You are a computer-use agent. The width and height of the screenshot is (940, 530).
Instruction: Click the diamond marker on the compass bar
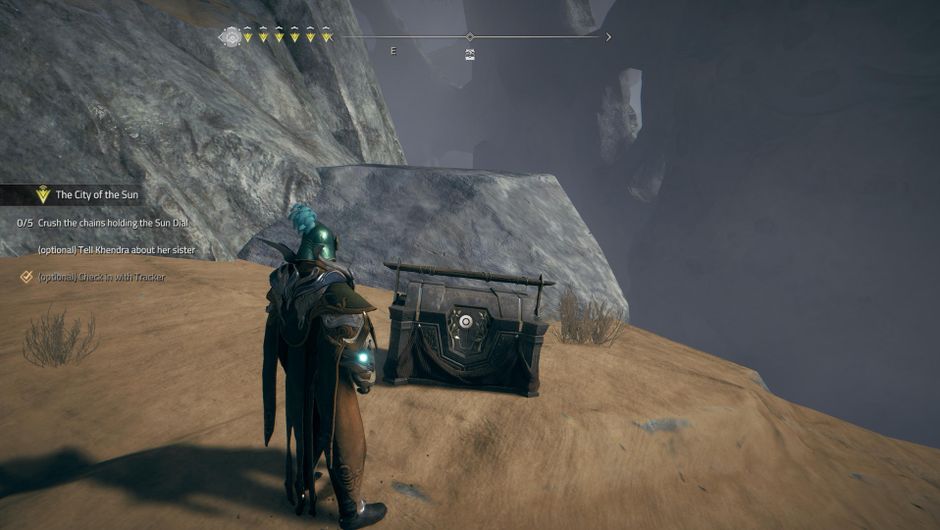tap(470, 37)
